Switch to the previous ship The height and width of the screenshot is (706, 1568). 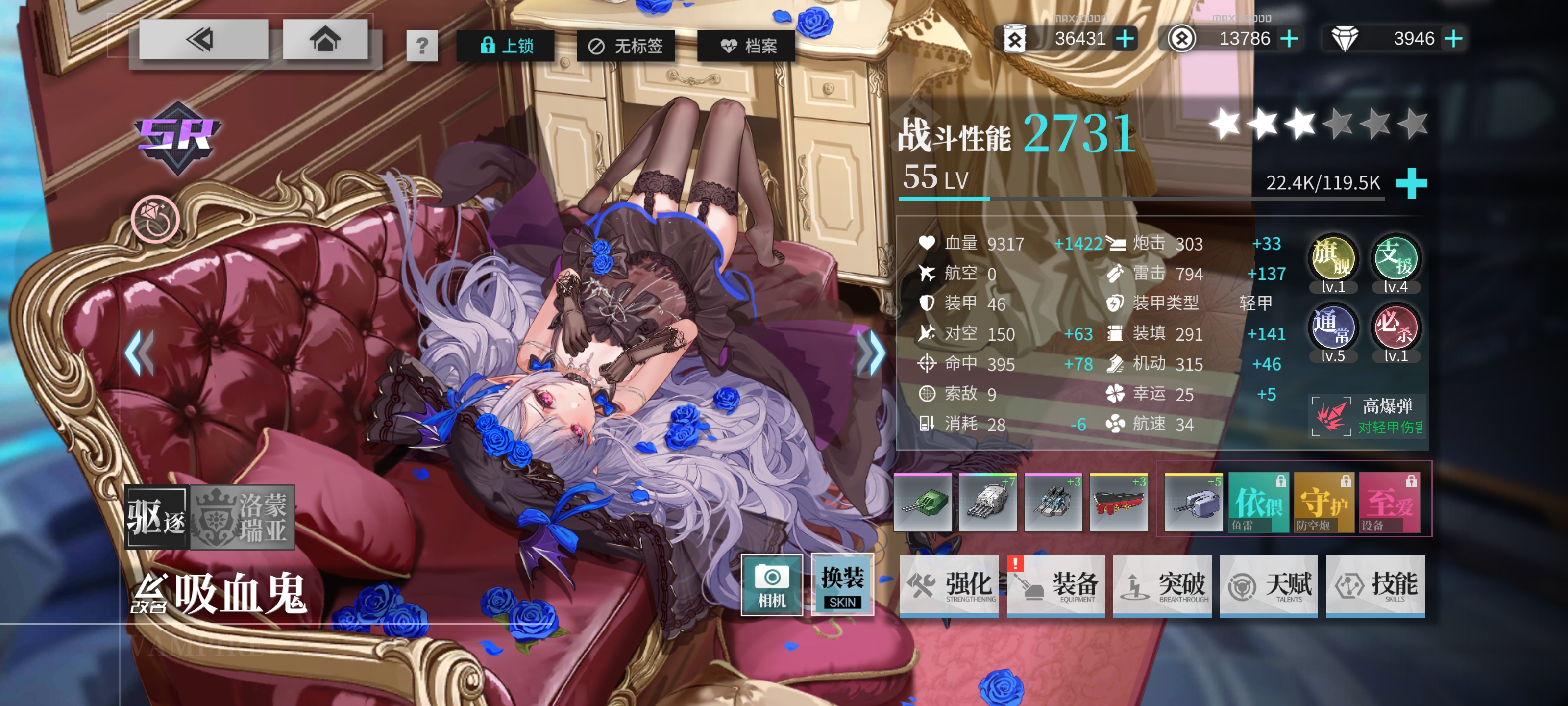(x=140, y=352)
